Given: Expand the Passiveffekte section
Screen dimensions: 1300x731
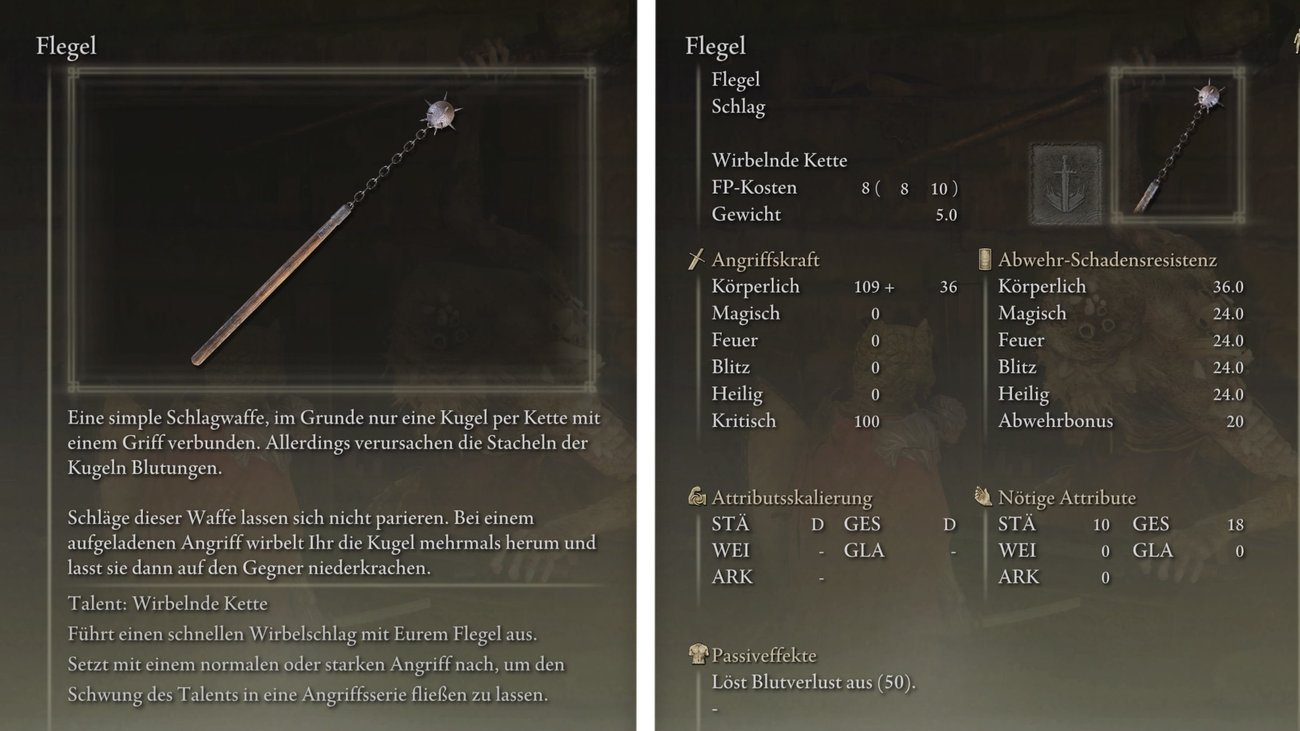Looking at the screenshot, I should 764,655.
